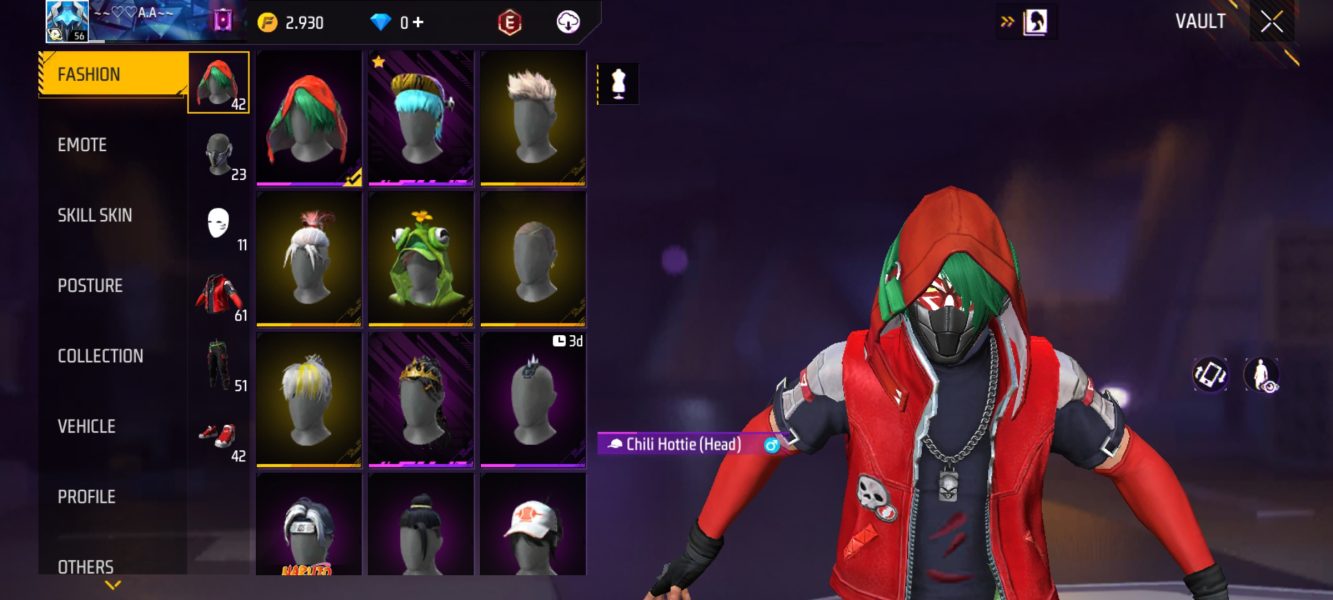The image size is (1333, 600).
Task: Go to the Vehicle category
Action: (x=86, y=426)
